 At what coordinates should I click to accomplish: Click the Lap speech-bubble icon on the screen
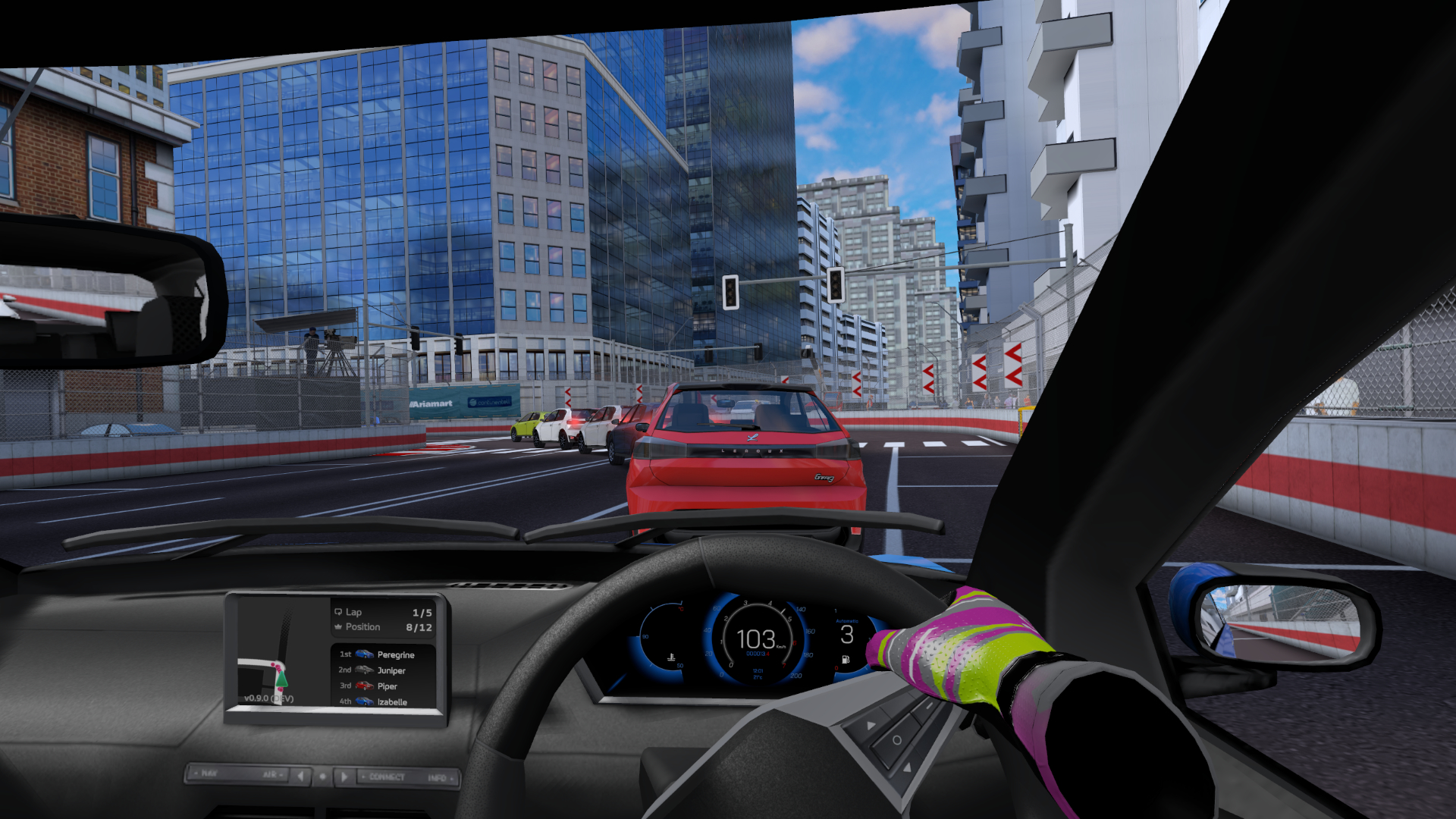click(x=339, y=612)
